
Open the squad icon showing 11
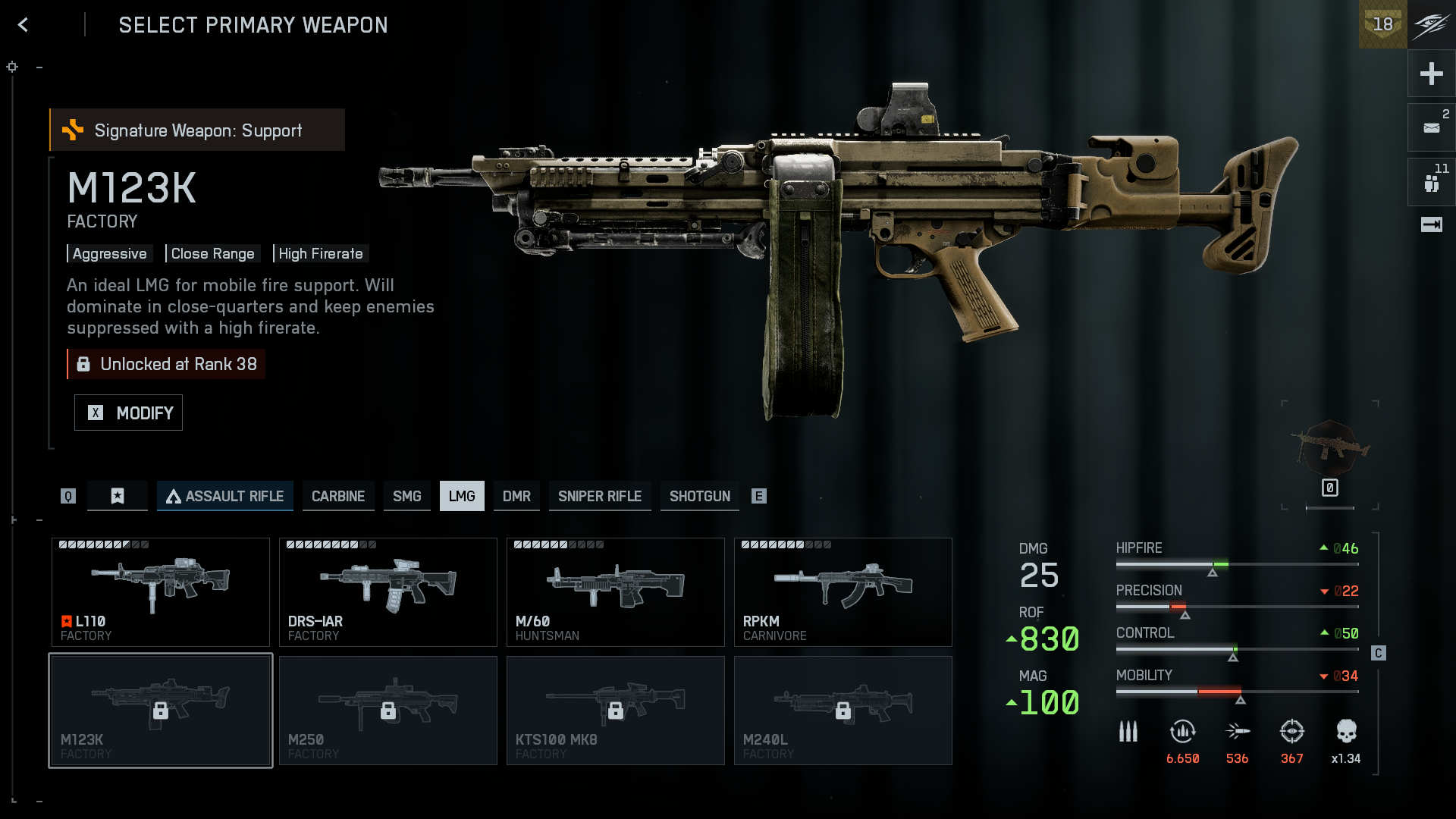click(x=1431, y=182)
